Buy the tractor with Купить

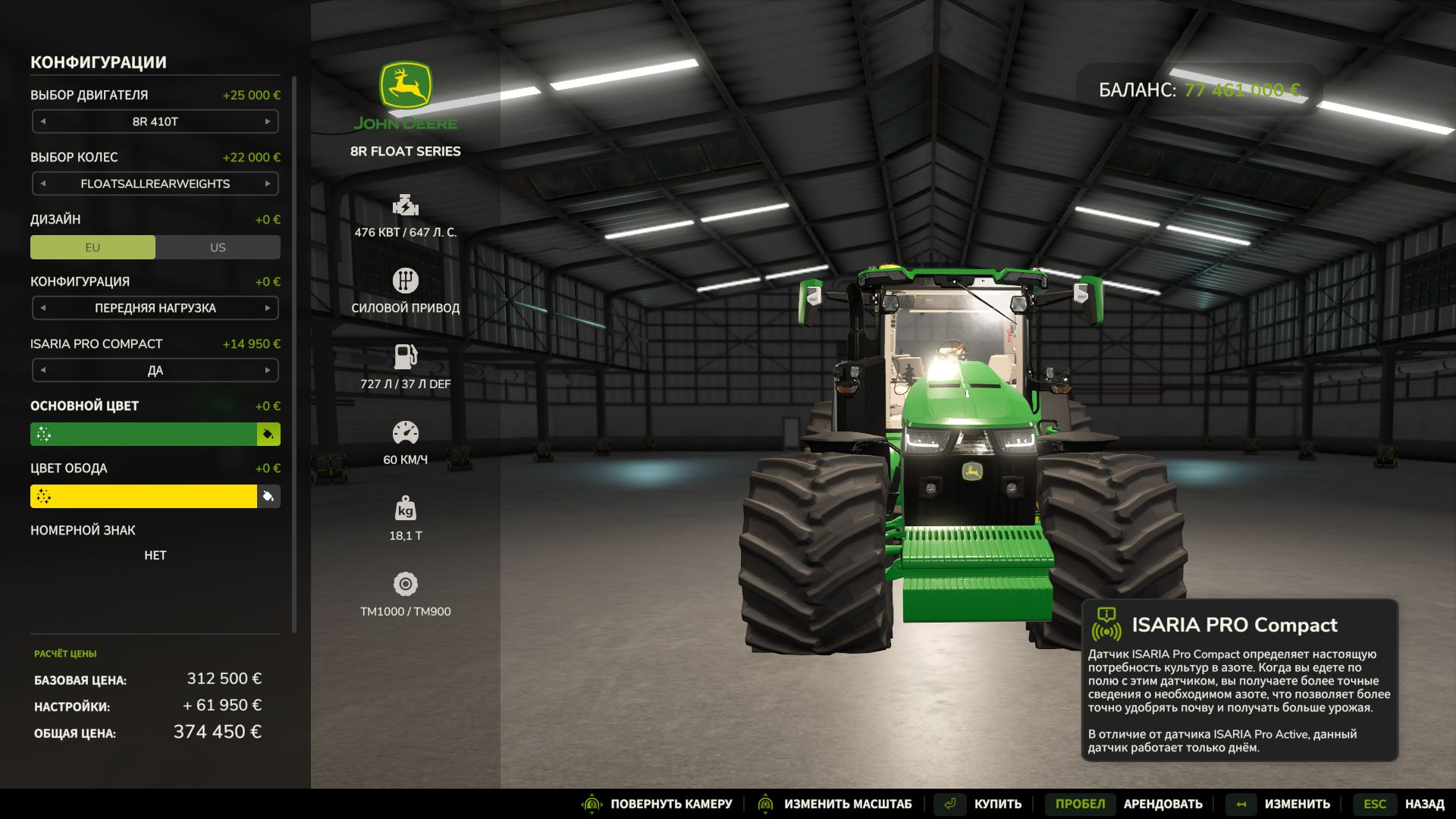[997, 804]
